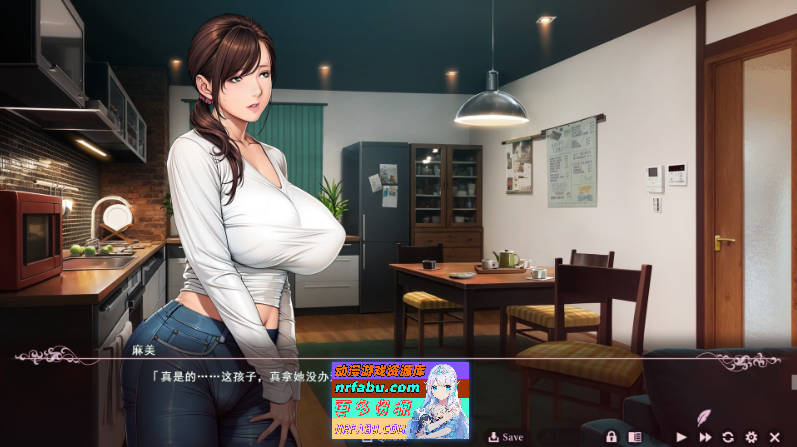This screenshot has height=447, width=797.
Task: Start auto-play with the play arrow
Action: point(682,437)
